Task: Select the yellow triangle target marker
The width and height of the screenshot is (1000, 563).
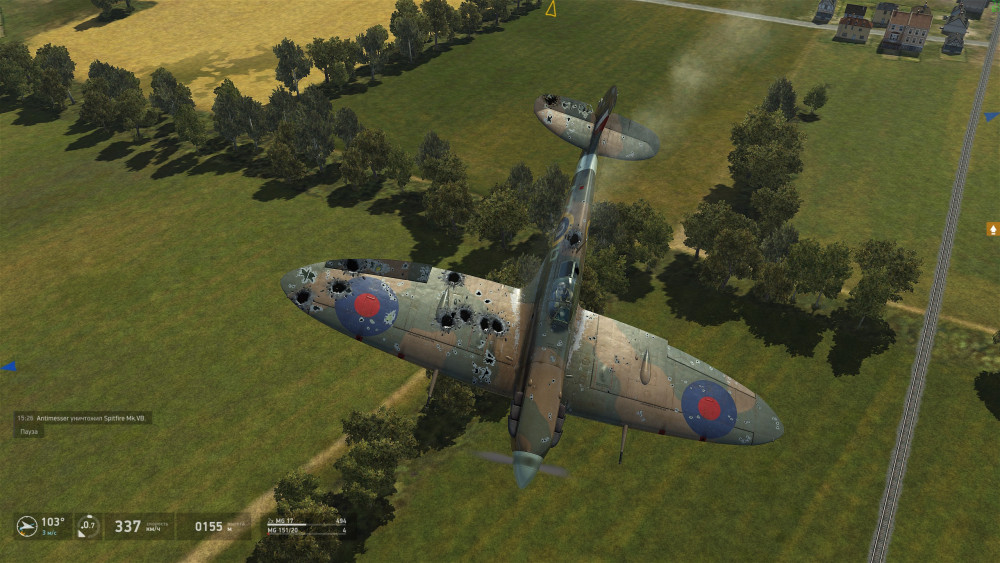Action: [x=550, y=9]
